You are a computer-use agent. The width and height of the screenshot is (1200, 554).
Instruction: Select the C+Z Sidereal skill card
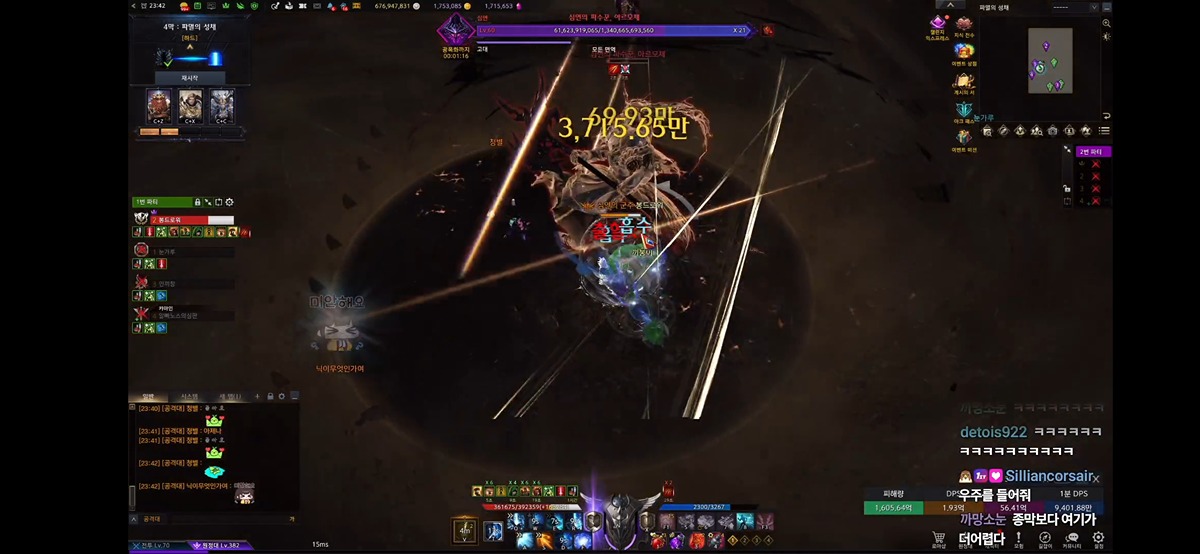159,105
